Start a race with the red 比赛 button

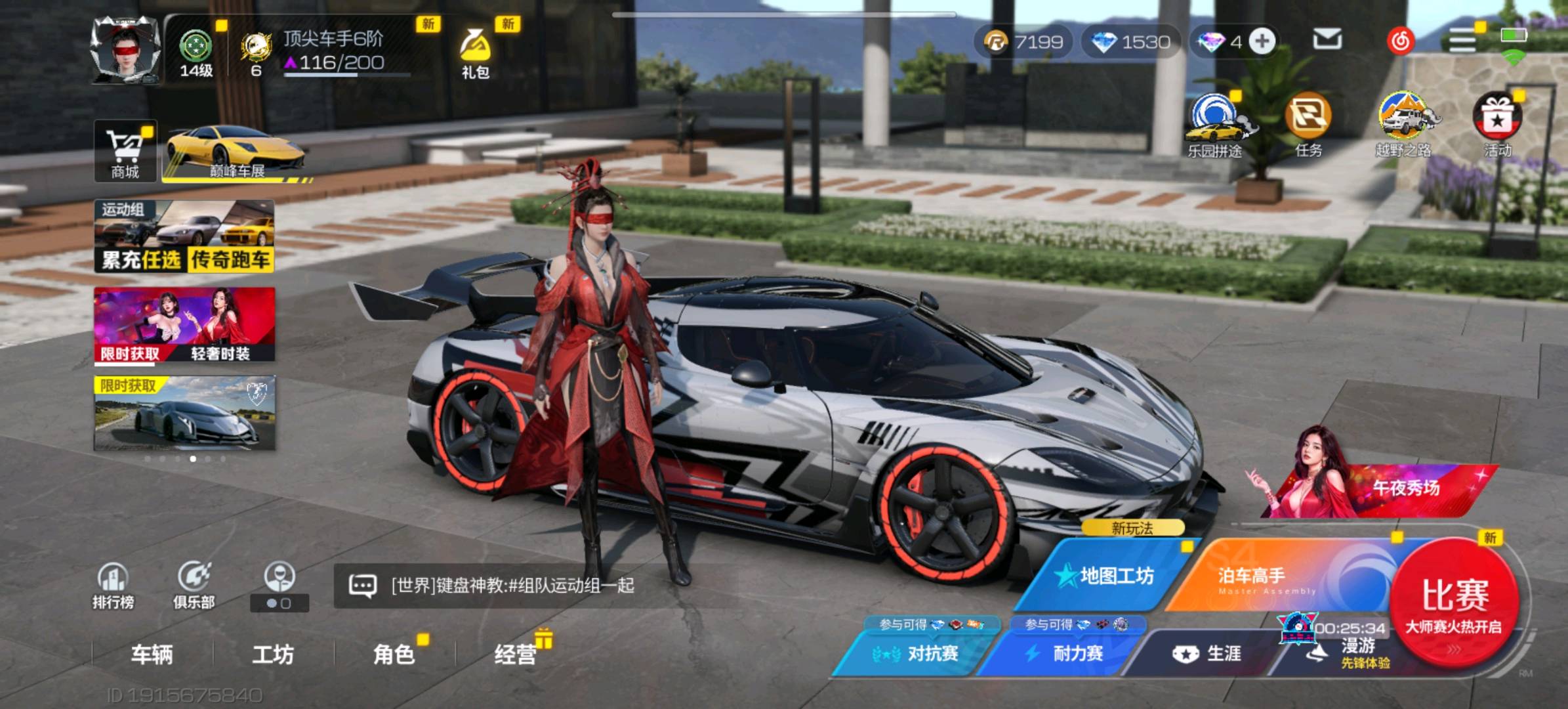1454,601
